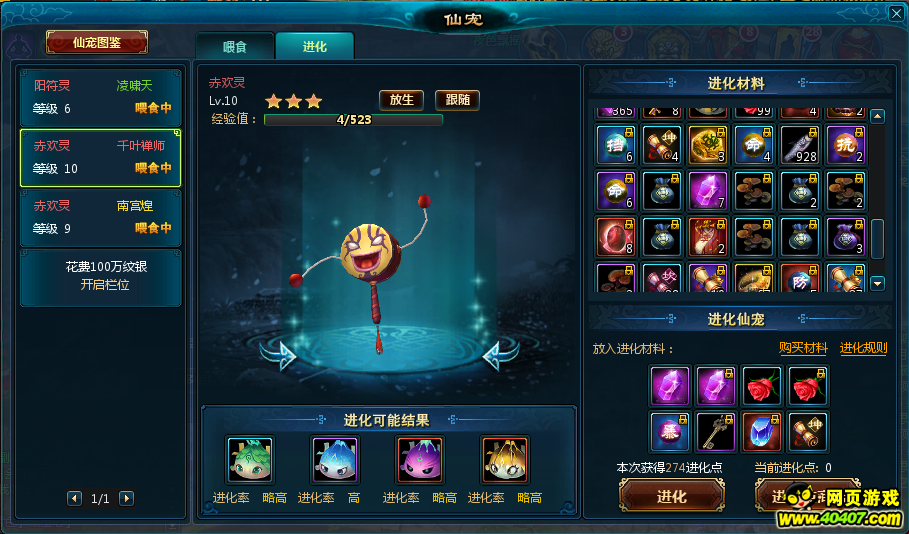View the 进化规则 evolution rules
Screen dimensions: 909x534
pos(863,348)
